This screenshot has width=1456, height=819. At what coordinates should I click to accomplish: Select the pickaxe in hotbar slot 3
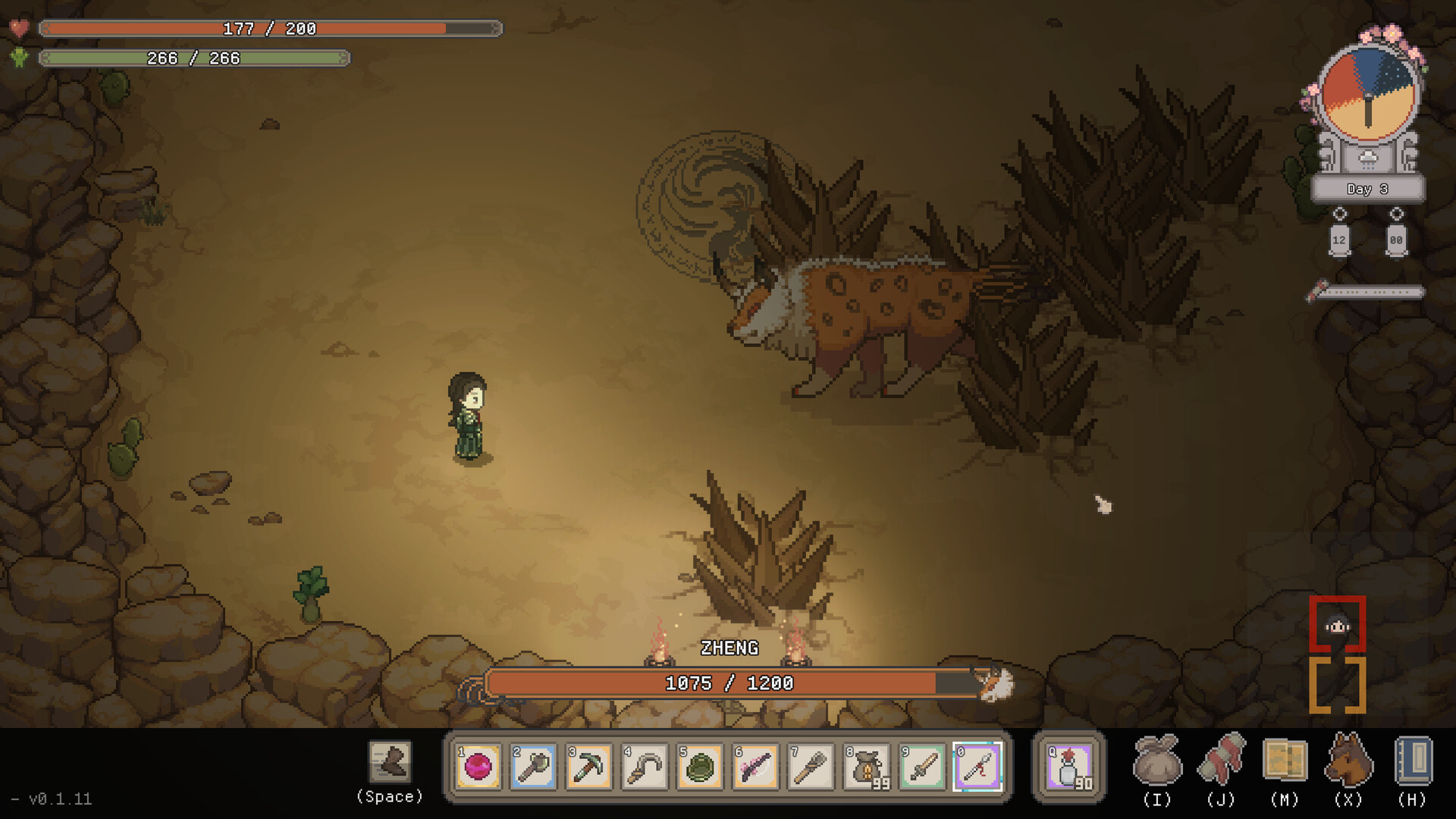pos(589,767)
